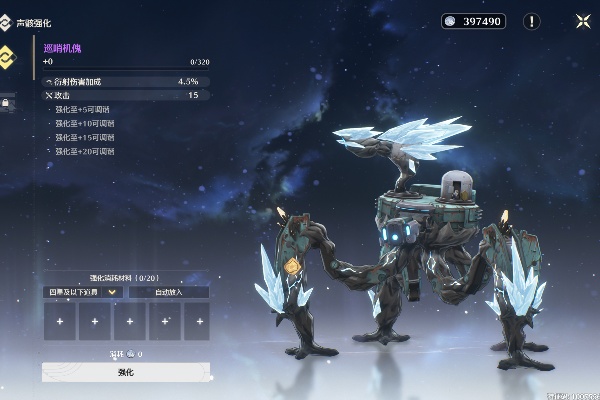Viewport: 600px width, 400px height.
Task: Click the shell credit currency counter
Action: click(x=474, y=21)
